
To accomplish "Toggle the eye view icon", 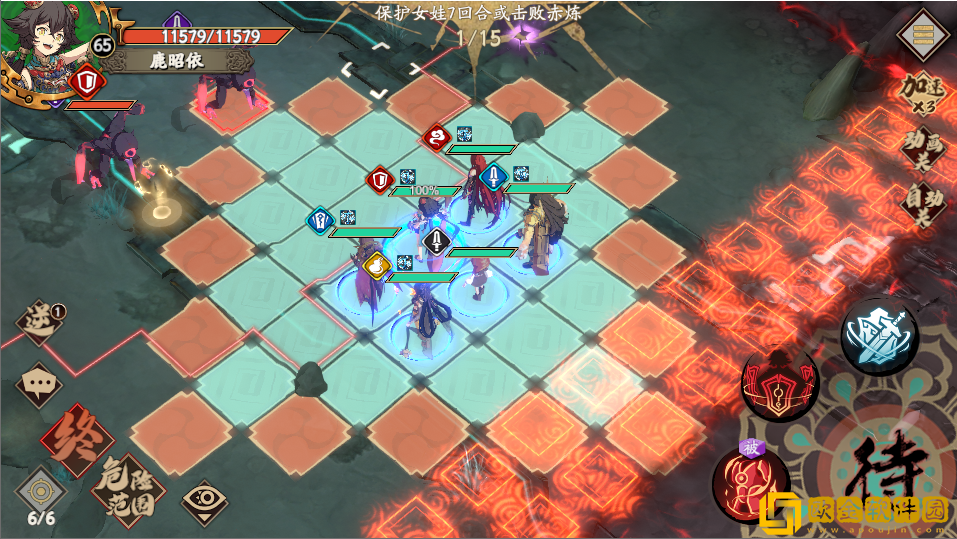I will click(x=204, y=496).
